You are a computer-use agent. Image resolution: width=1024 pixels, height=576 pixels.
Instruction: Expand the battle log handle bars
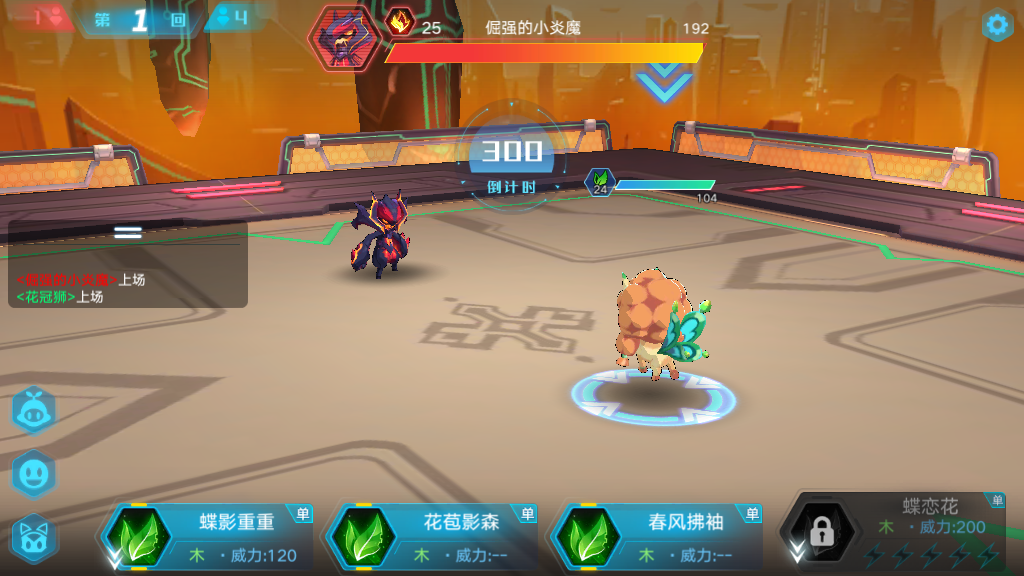pyautogui.click(x=128, y=232)
